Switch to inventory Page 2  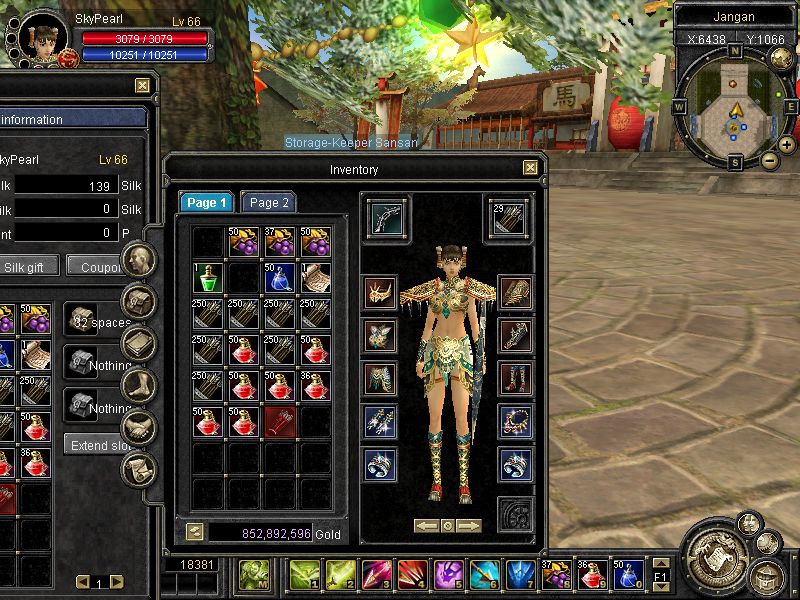tap(268, 203)
